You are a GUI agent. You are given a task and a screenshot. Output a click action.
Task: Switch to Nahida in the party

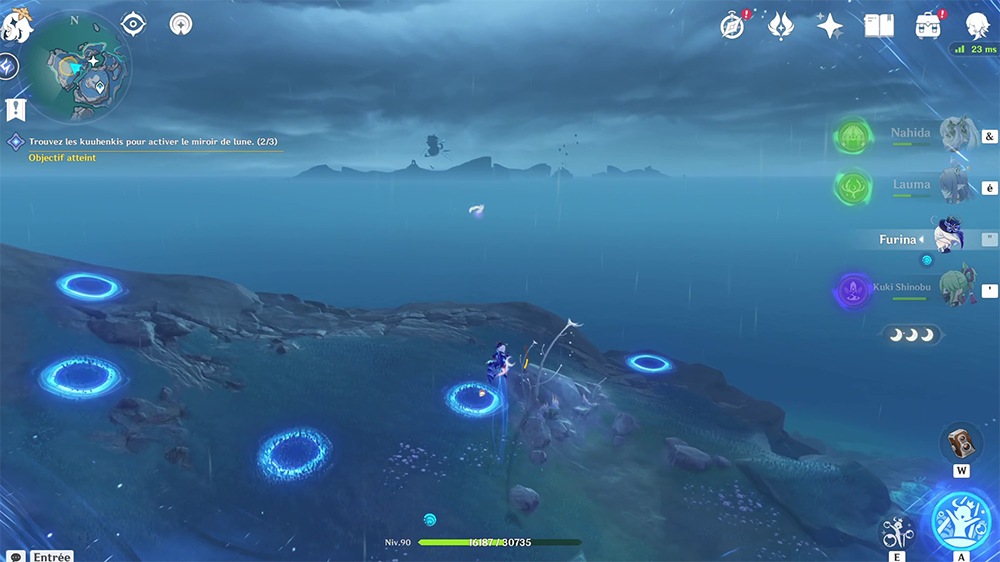coord(912,136)
